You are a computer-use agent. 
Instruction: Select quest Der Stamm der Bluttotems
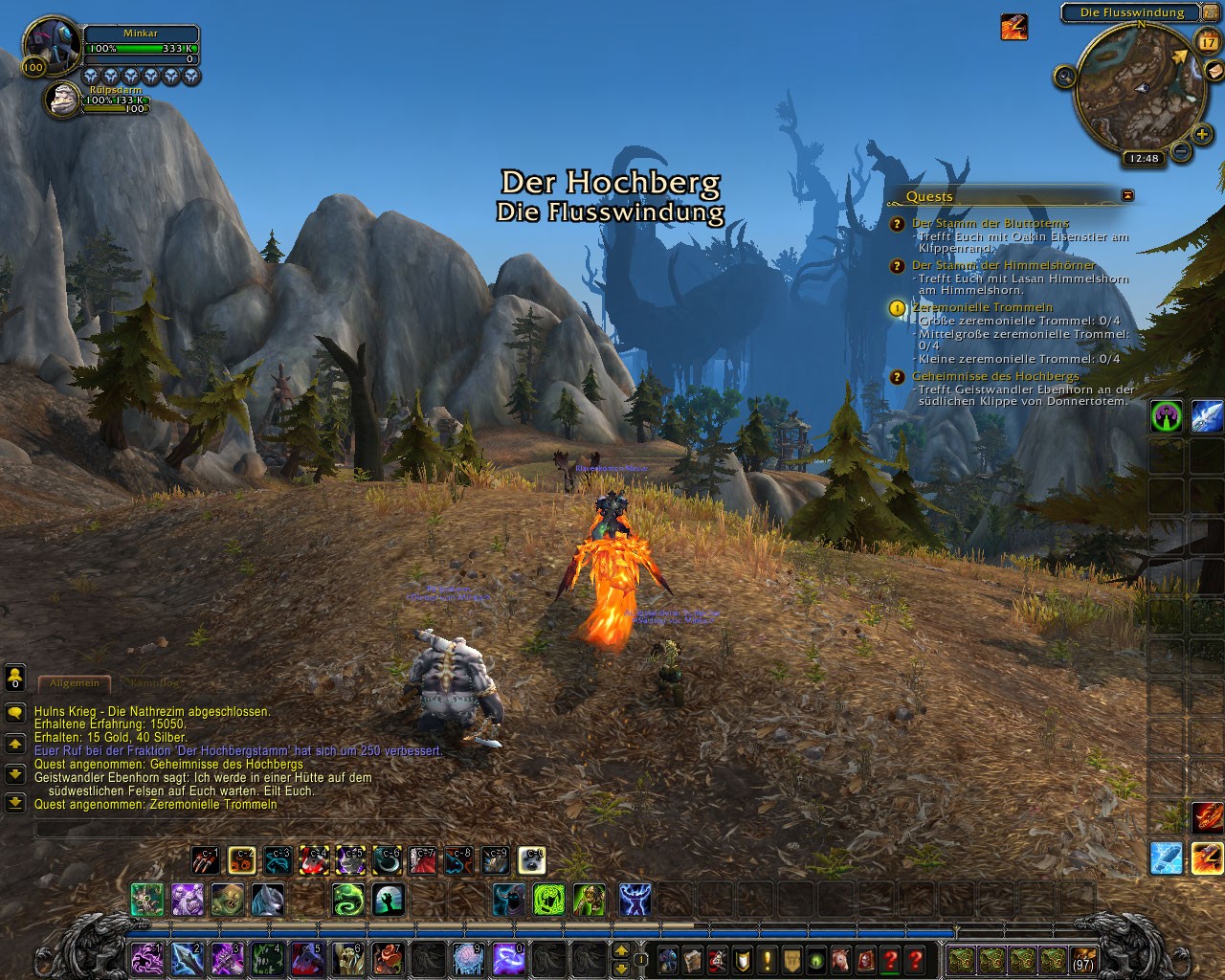click(x=984, y=223)
